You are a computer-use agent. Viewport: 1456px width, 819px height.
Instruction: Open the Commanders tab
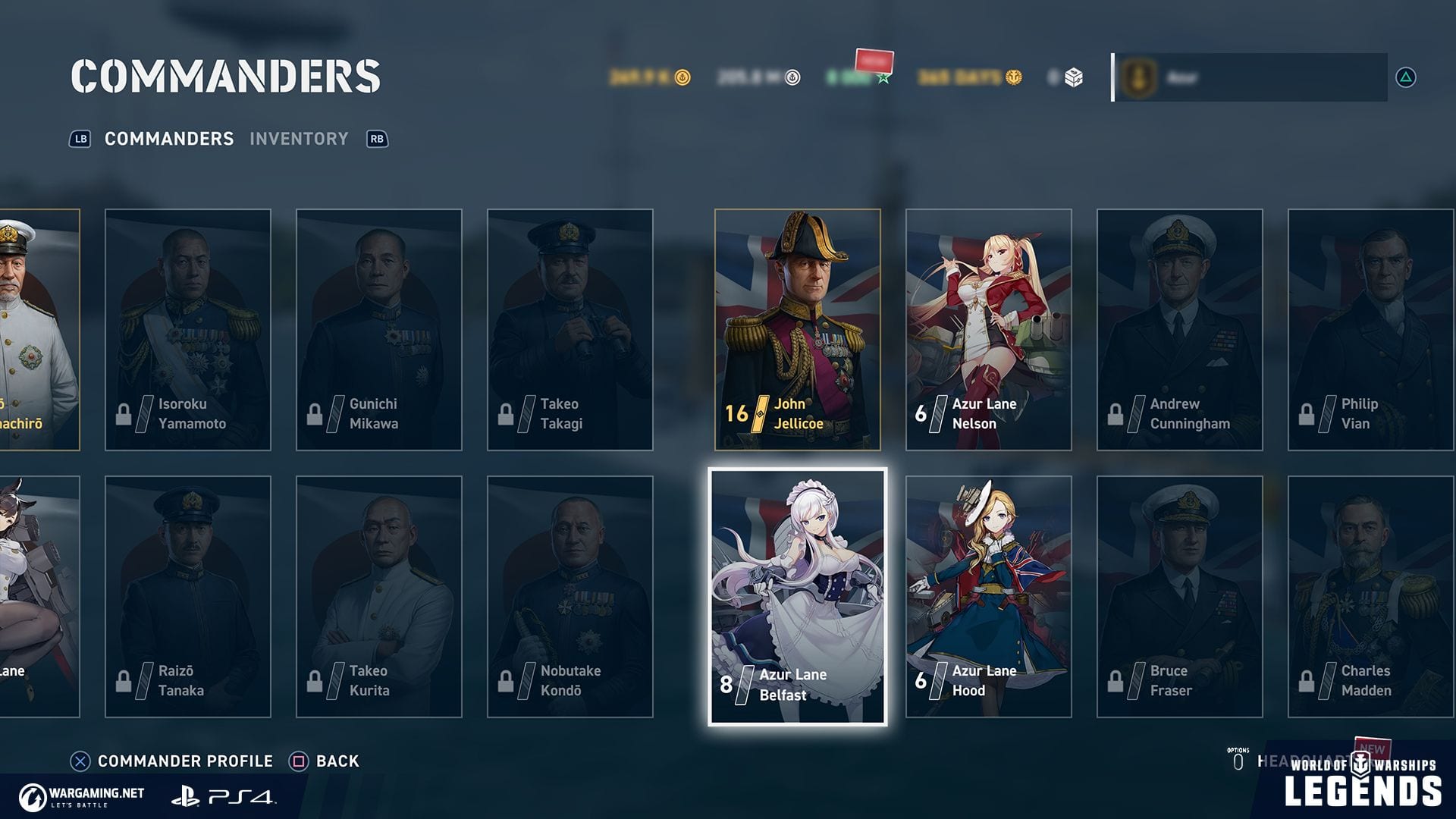(x=168, y=139)
